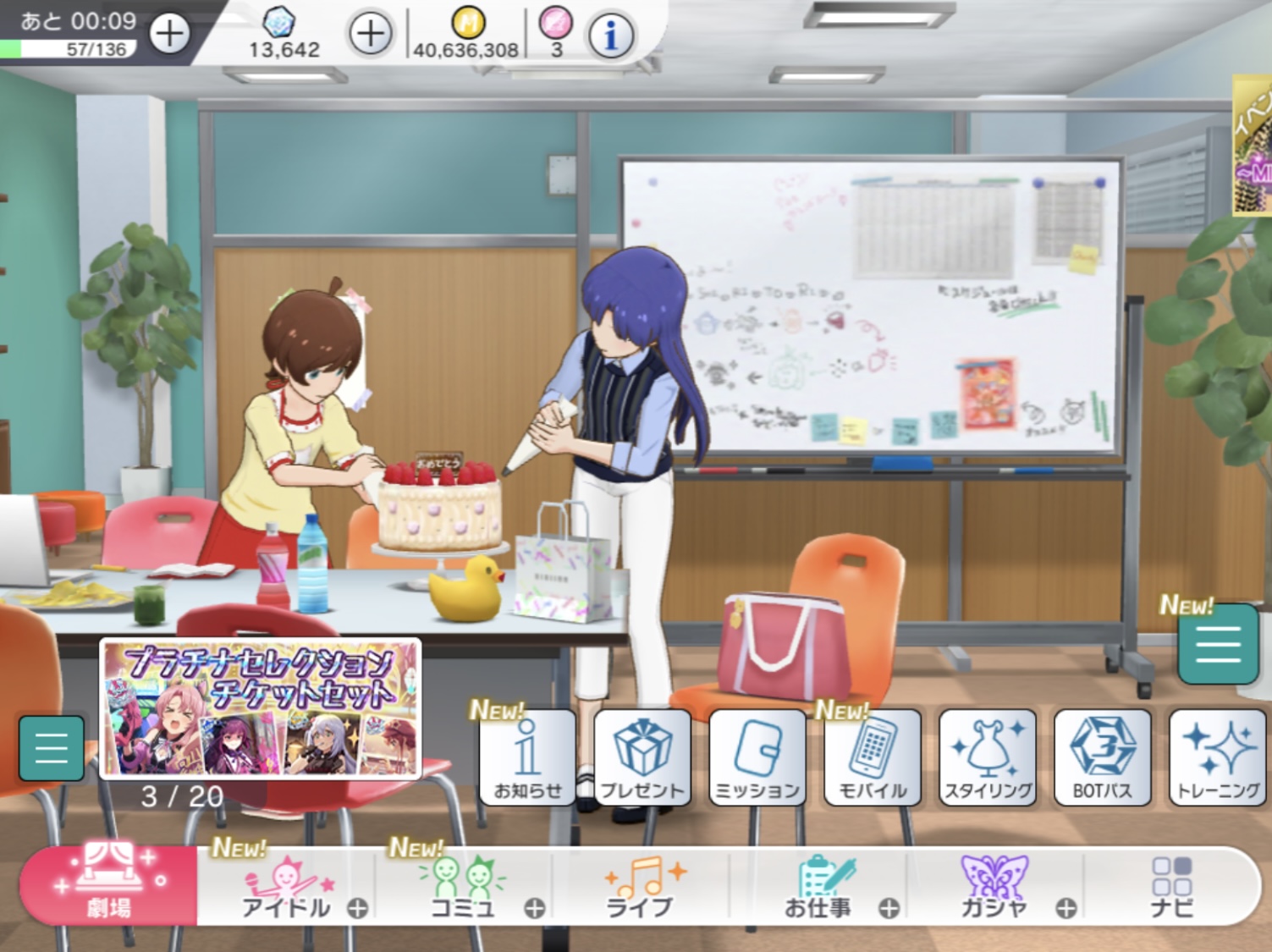Screen dimensions: 1272x952
Task: Expand the teal menu button beside banner
Action: point(51,748)
